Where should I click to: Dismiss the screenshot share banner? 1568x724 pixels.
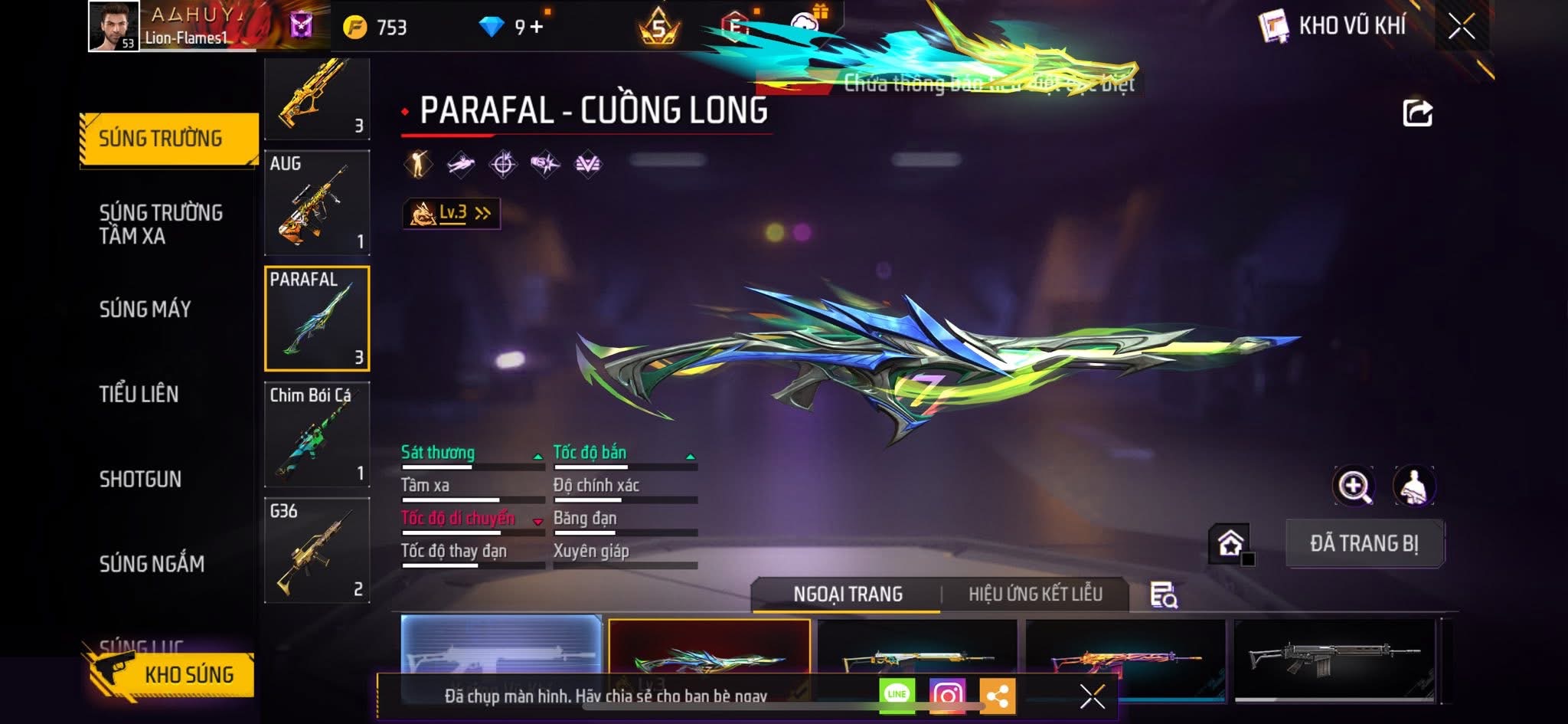click(x=1092, y=696)
